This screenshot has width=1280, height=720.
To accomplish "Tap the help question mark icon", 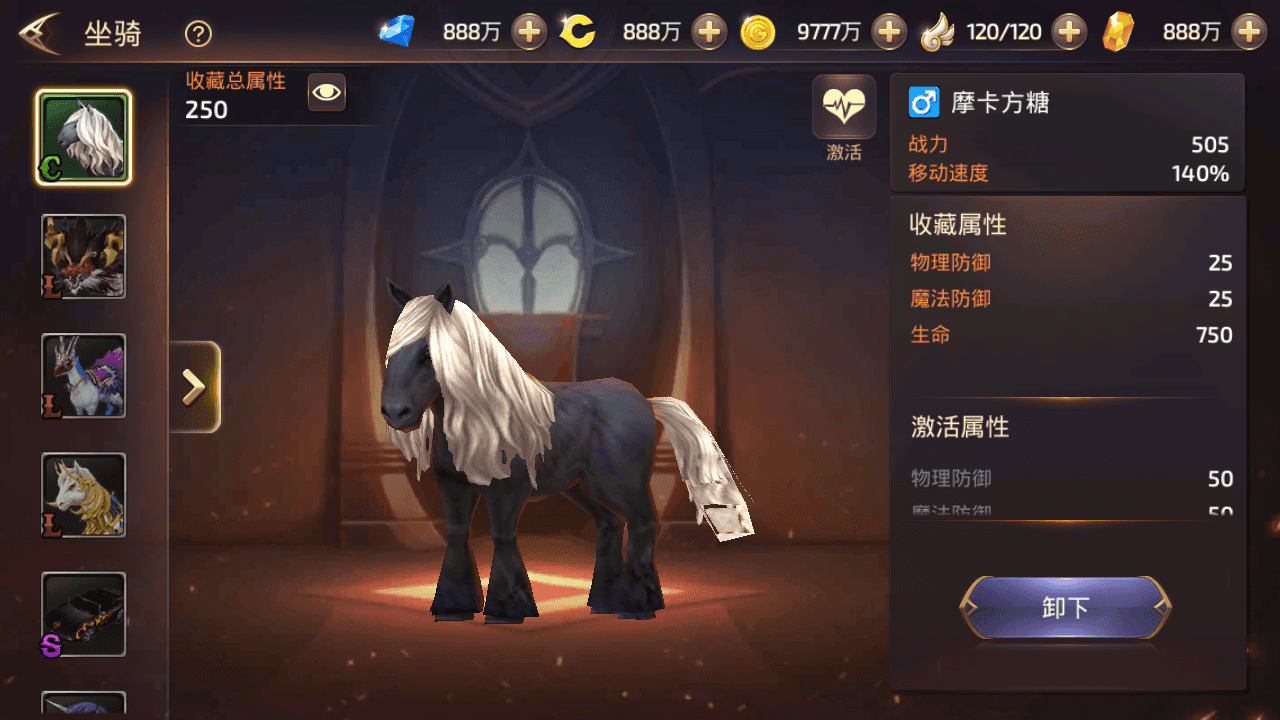I will (197, 33).
